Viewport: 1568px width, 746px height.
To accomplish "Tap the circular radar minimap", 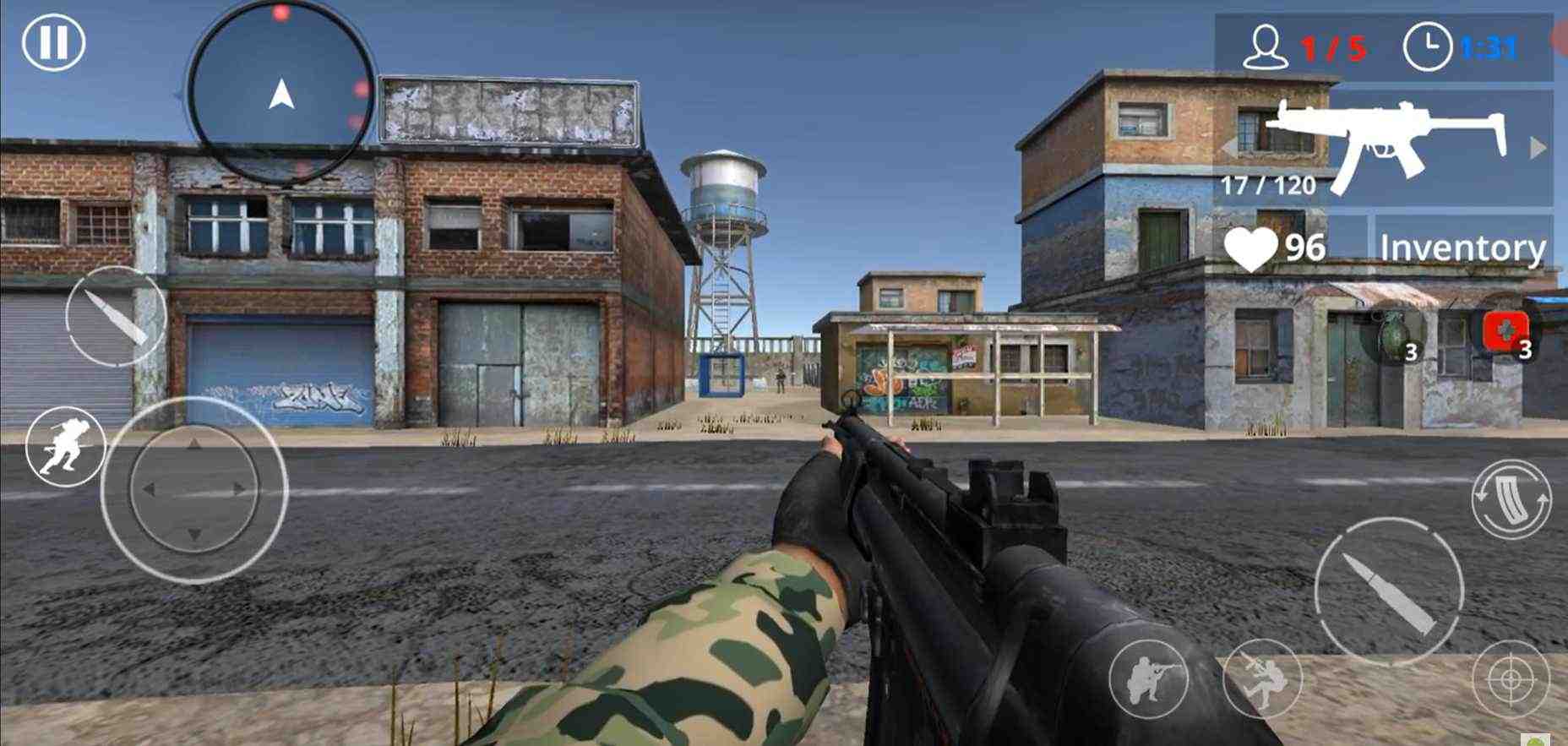I will click(281, 92).
